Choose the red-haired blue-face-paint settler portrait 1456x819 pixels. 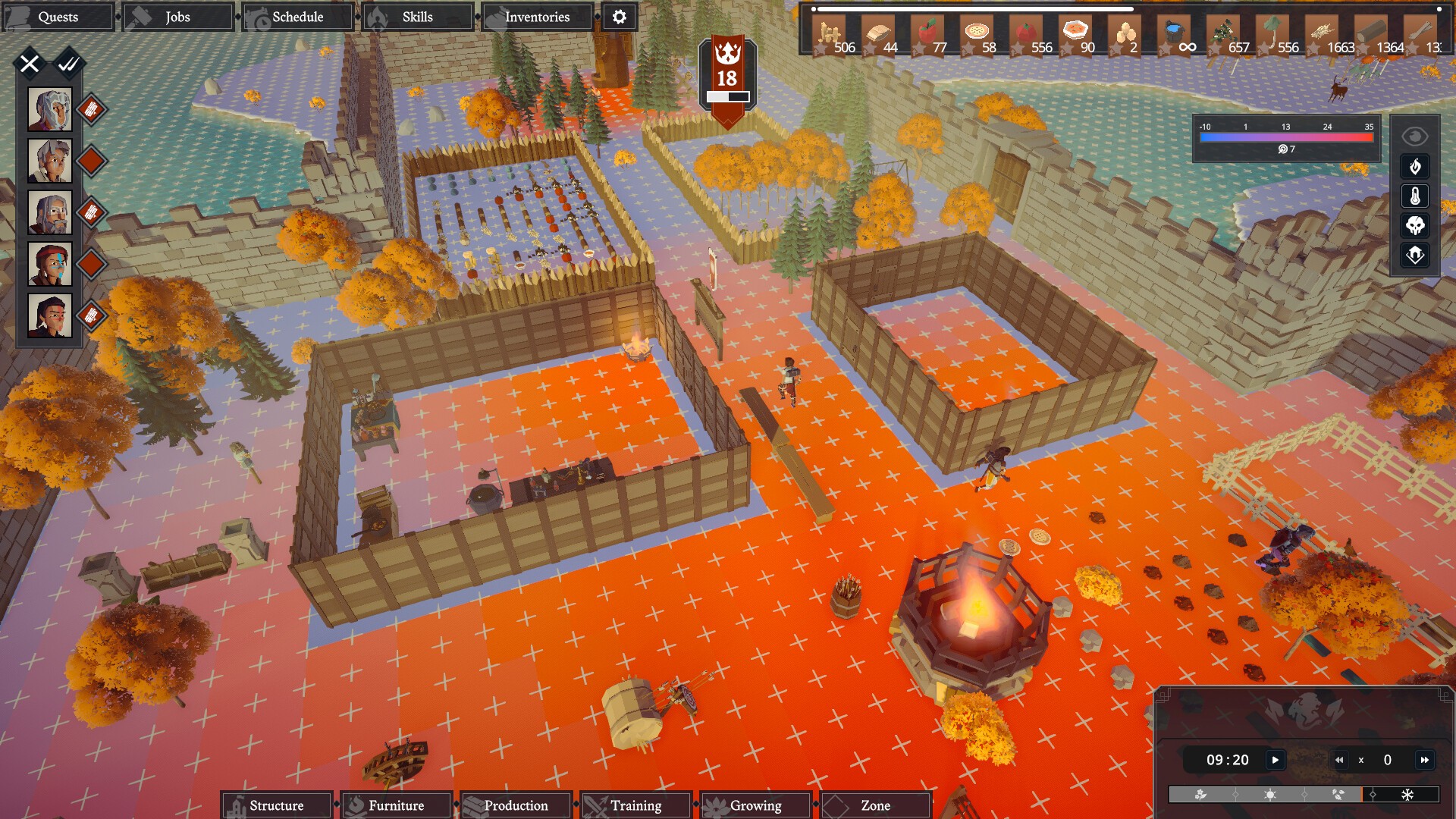click(x=50, y=264)
